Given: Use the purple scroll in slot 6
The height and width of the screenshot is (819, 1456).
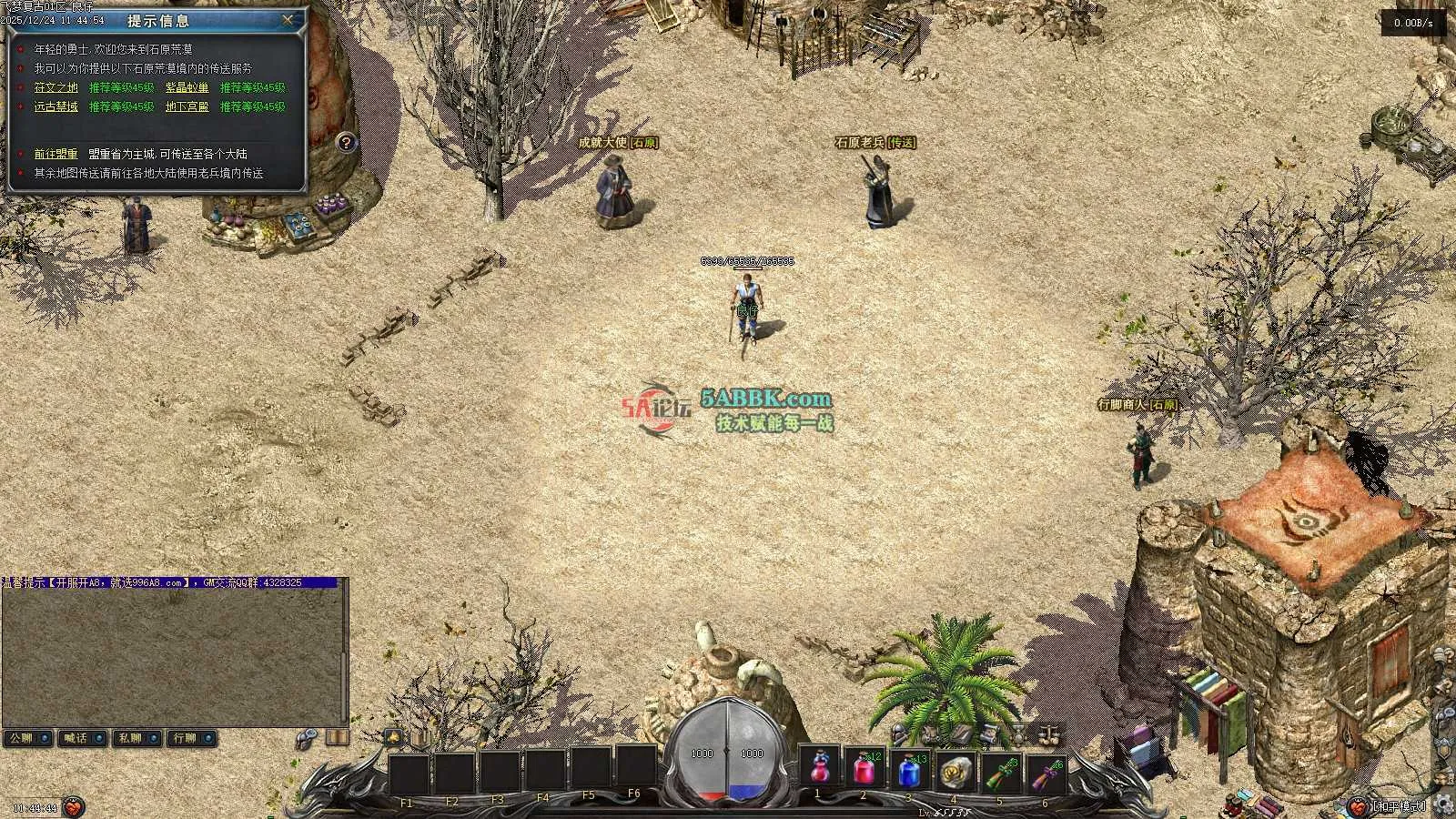Looking at the screenshot, I should pyautogui.click(x=1046, y=773).
